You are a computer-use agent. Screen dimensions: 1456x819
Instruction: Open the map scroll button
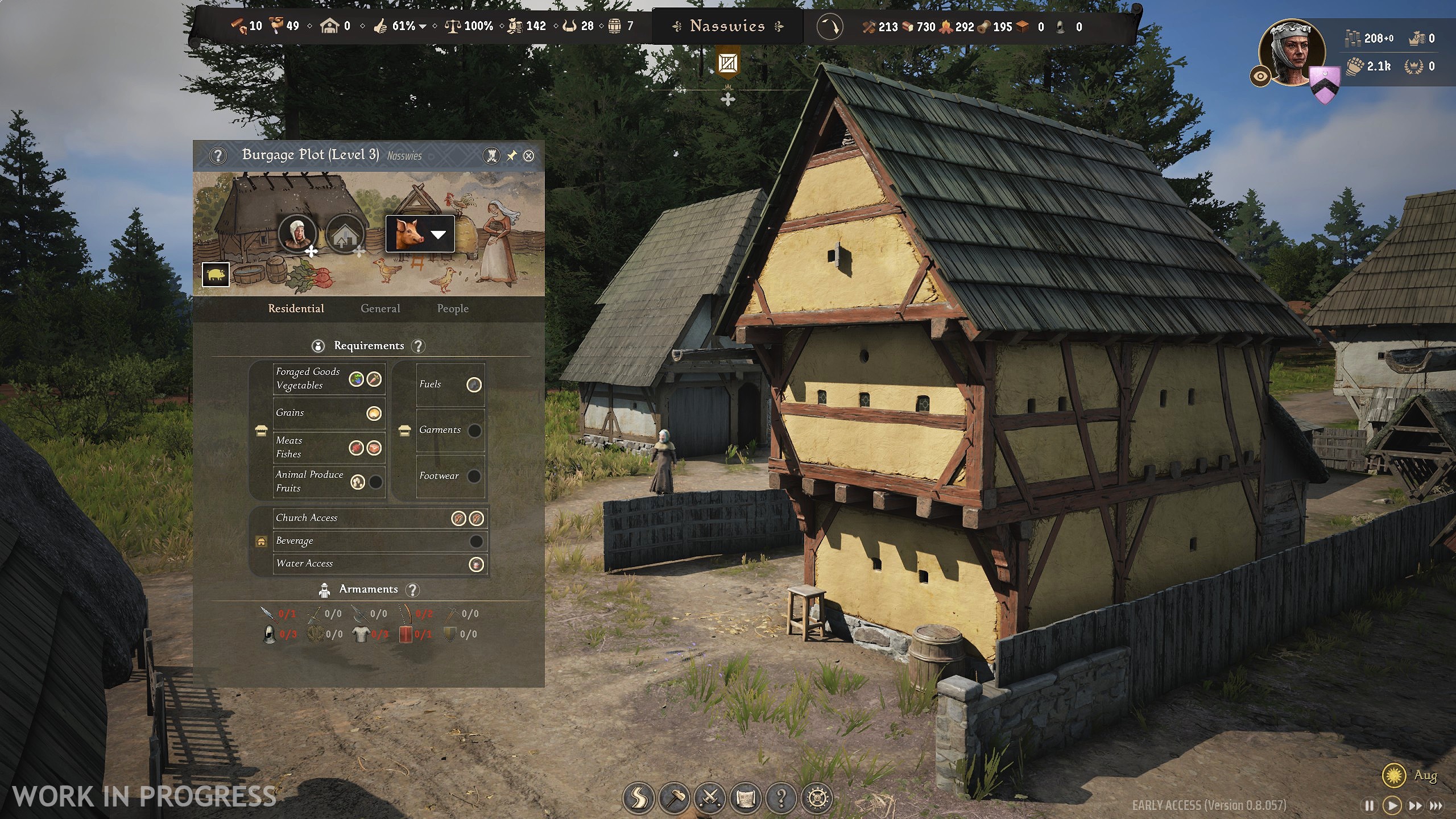tap(746, 799)
